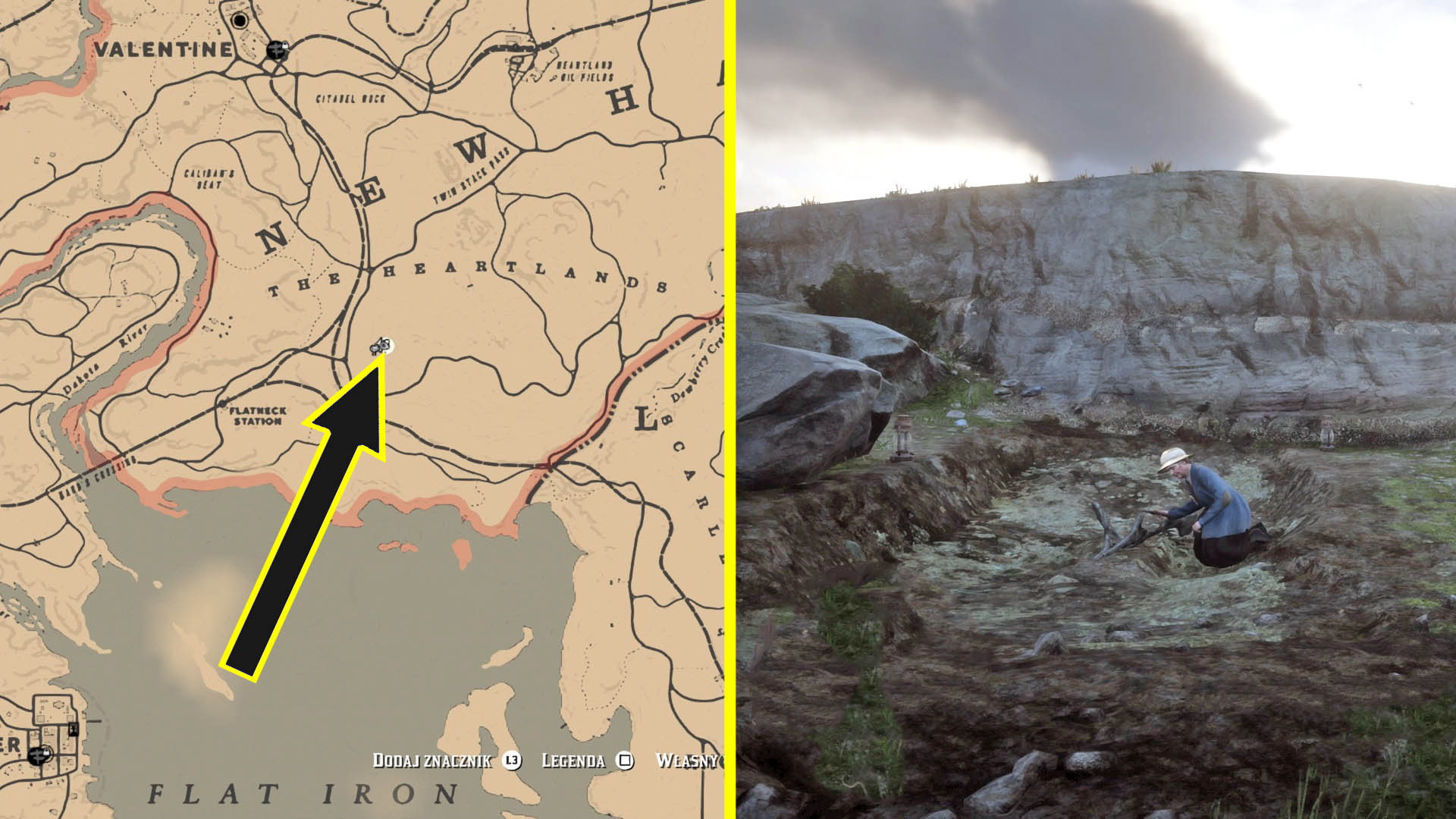Click the fast travel icon near Valentine
This screenshot has width=1456, height=819.
(277, 49)
